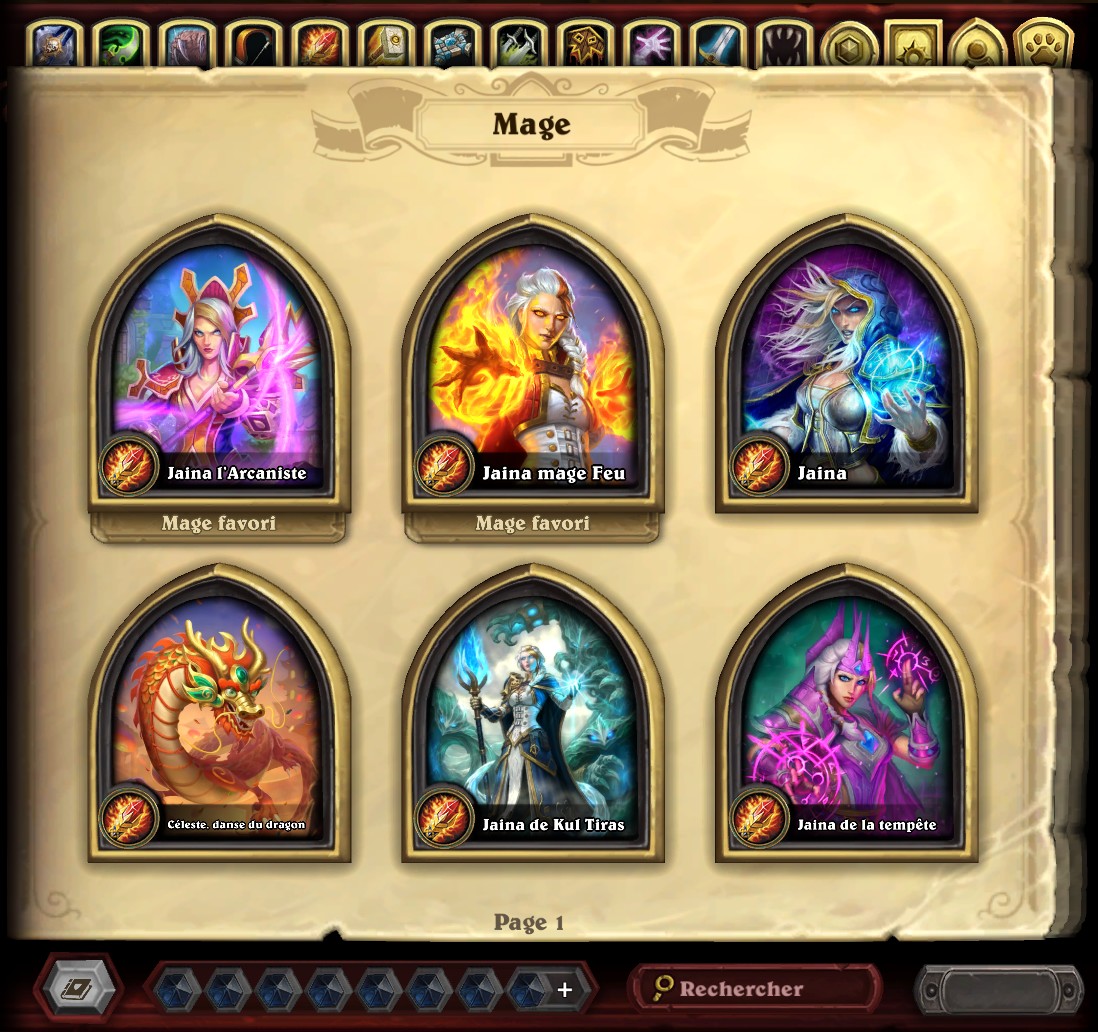Open the book icon filter button

point(79,989)
